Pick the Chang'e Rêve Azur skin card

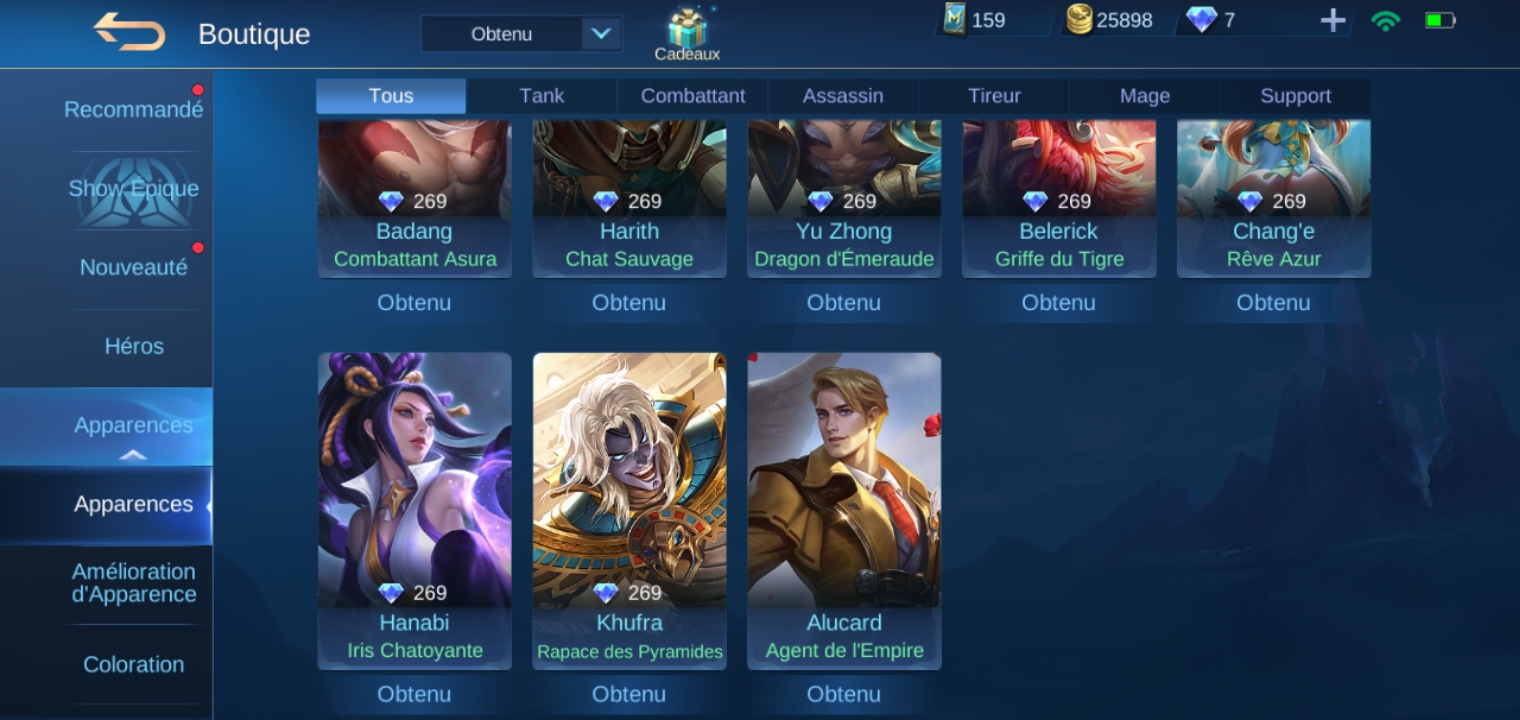click(x=1273, y=198)
